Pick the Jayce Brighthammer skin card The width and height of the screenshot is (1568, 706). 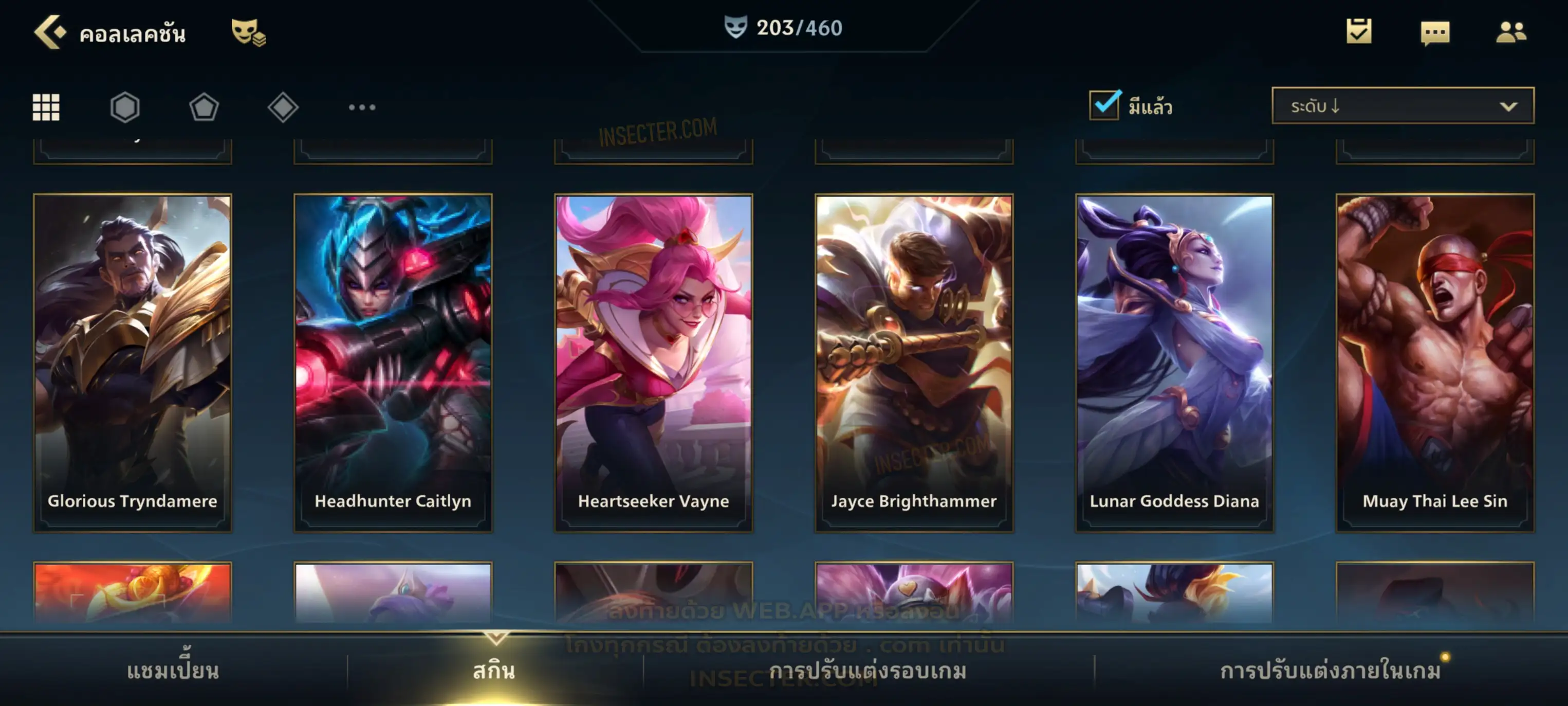(914, 363)
